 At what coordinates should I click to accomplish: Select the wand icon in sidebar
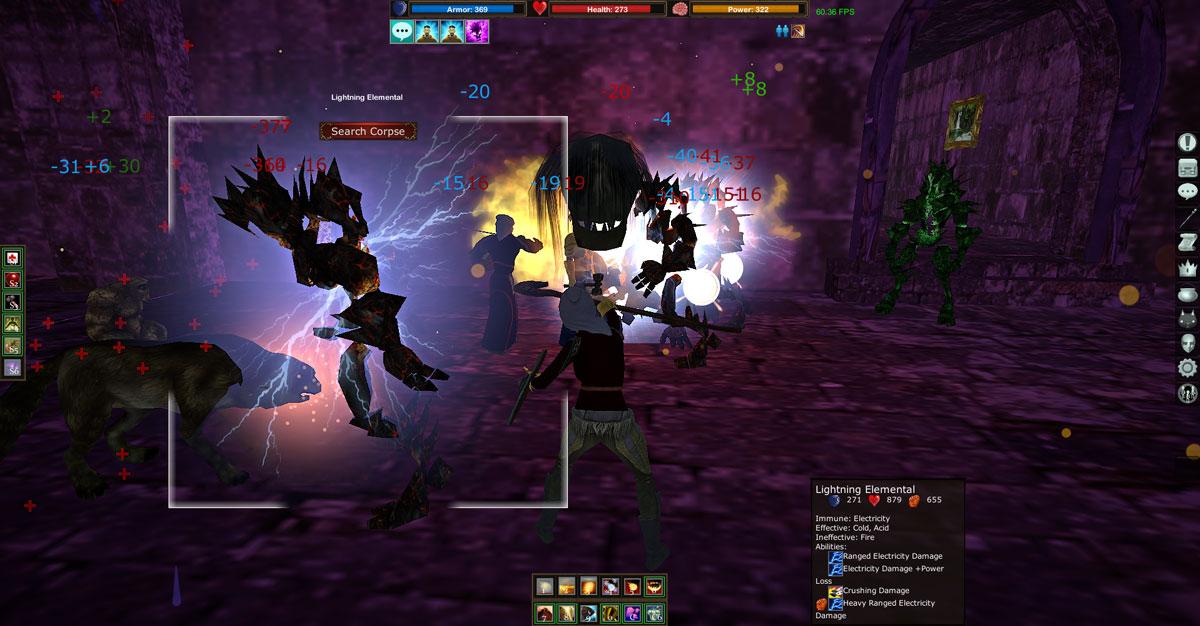pos(1188,217)
